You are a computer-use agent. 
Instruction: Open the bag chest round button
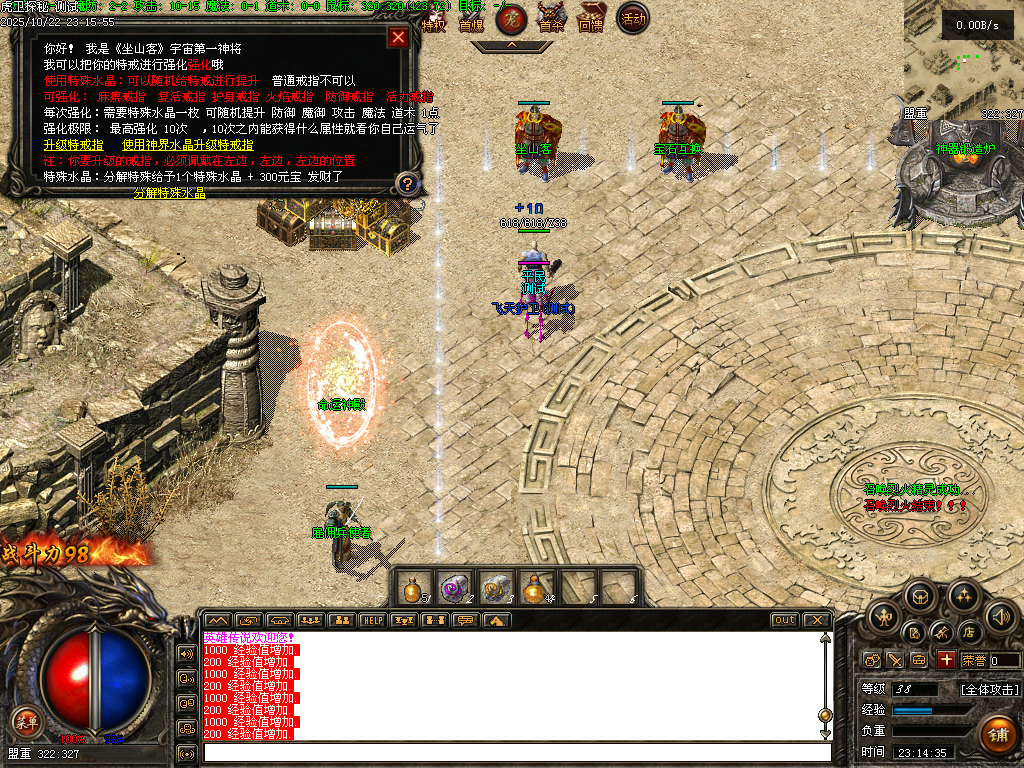tap(921, 597)
